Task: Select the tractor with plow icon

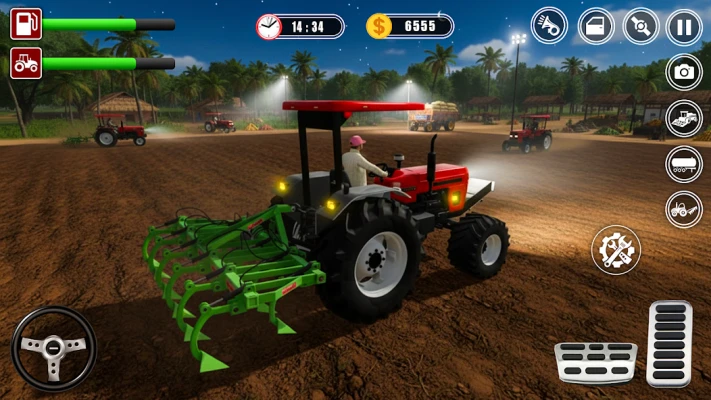Action: [x=684, y=209]
